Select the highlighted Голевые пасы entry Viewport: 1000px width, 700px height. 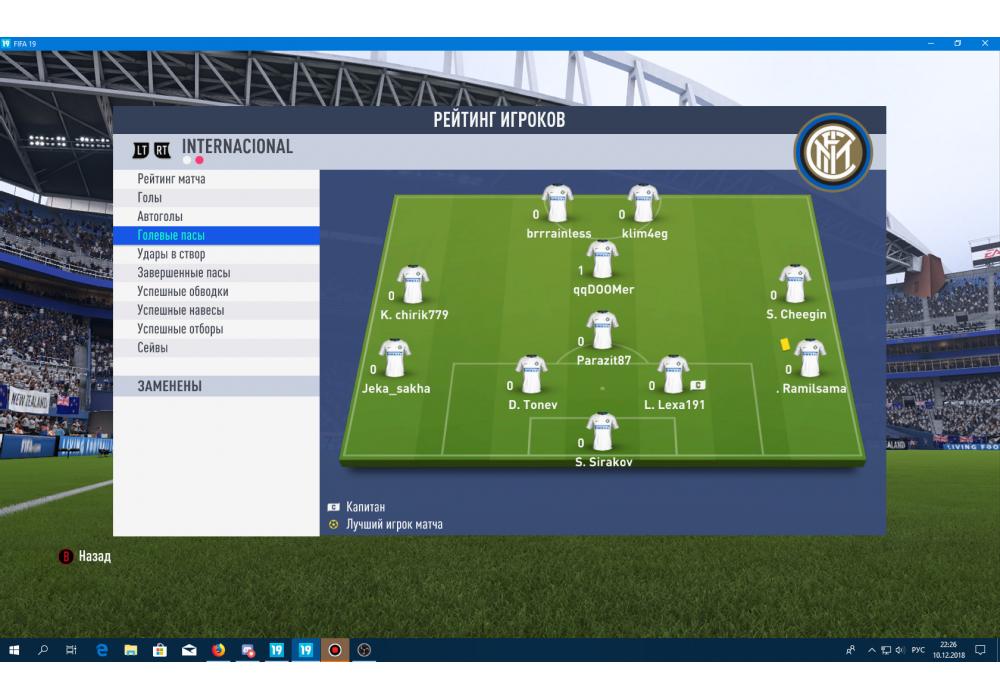(x=171, y=235)
